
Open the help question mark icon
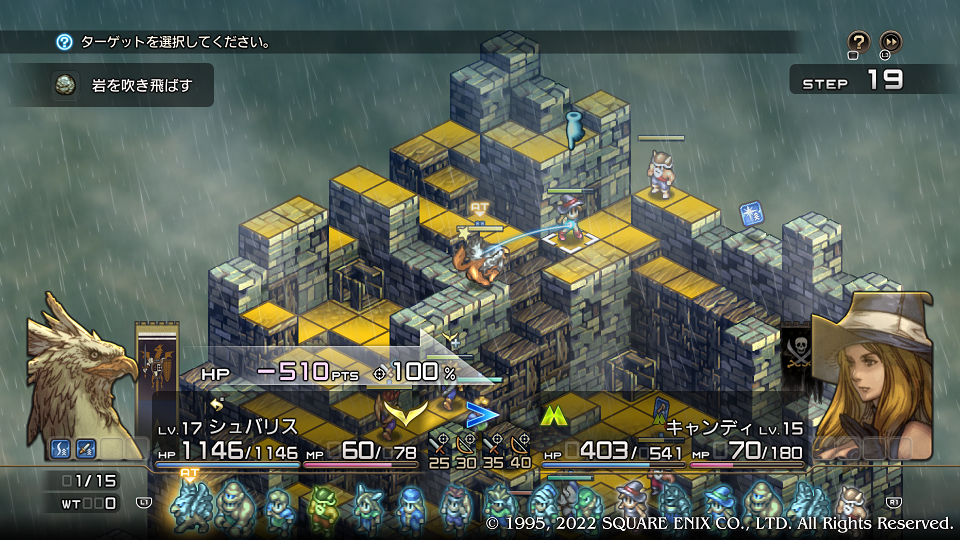pyautogui.click(x=859, y=42)
